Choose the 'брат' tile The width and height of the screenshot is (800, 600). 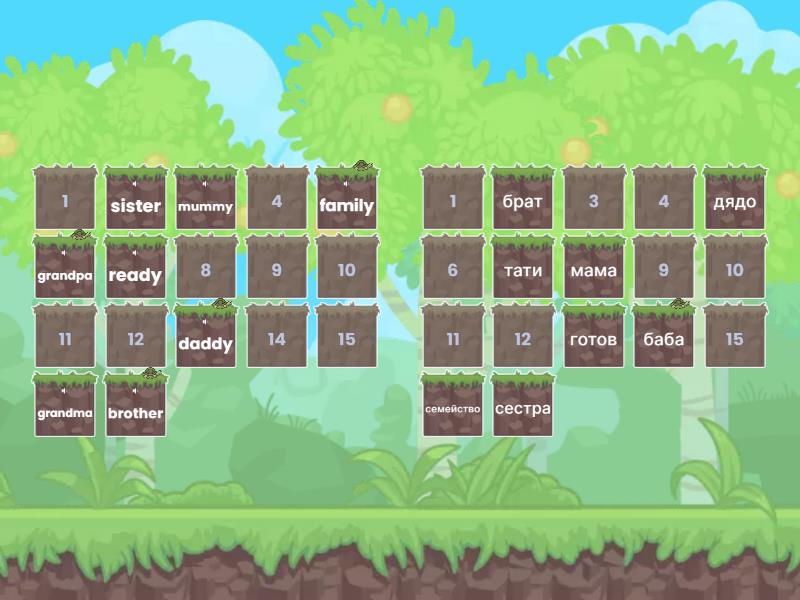pyautogui.click(x=522, y=201)
